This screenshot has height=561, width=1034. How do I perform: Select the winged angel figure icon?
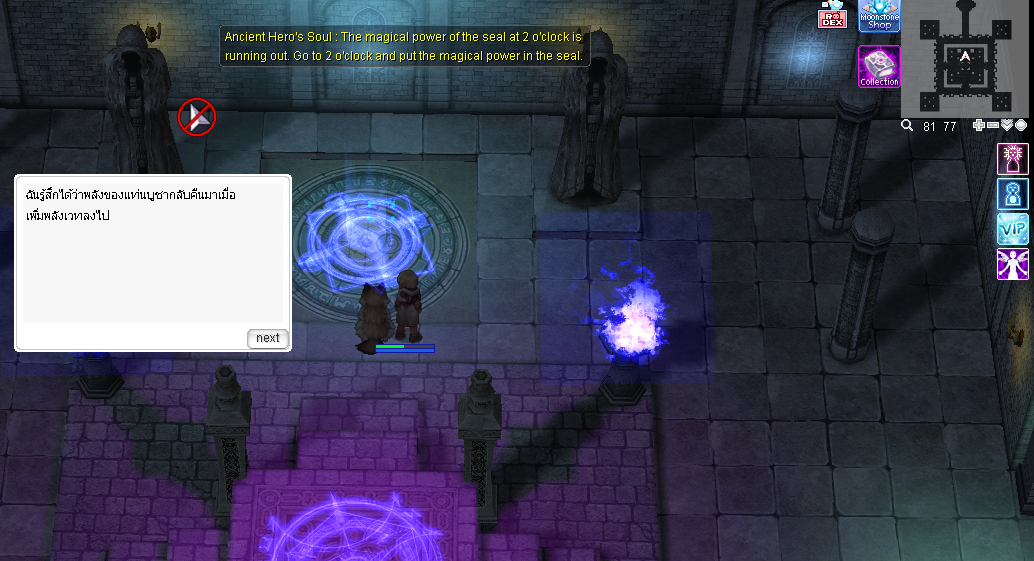pos(1012,264)
